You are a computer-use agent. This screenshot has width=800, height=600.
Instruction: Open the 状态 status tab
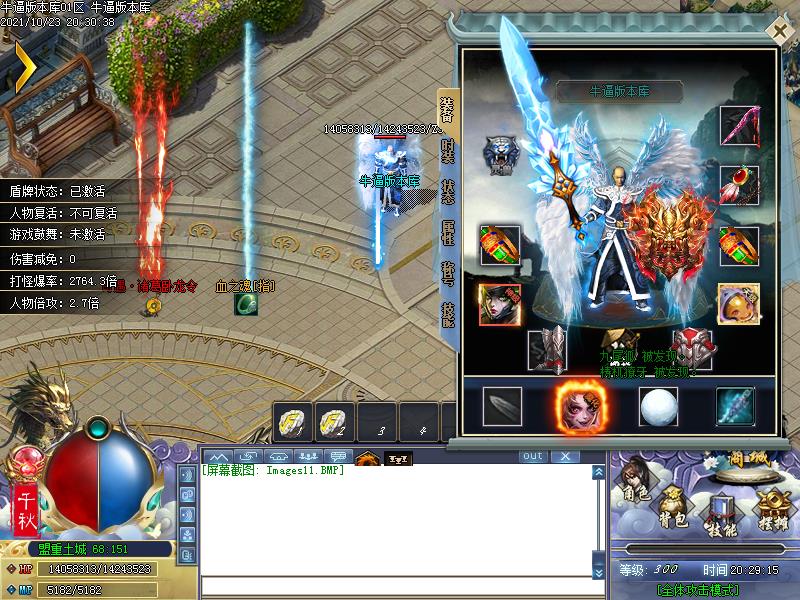[x=448, y=192]
